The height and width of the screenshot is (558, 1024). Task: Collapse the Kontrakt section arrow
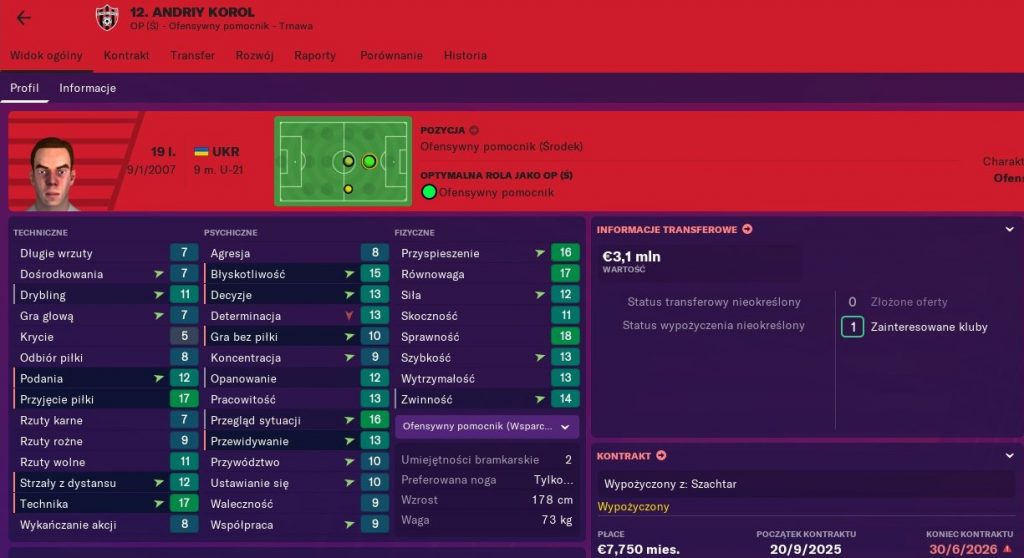[1009, 456]
